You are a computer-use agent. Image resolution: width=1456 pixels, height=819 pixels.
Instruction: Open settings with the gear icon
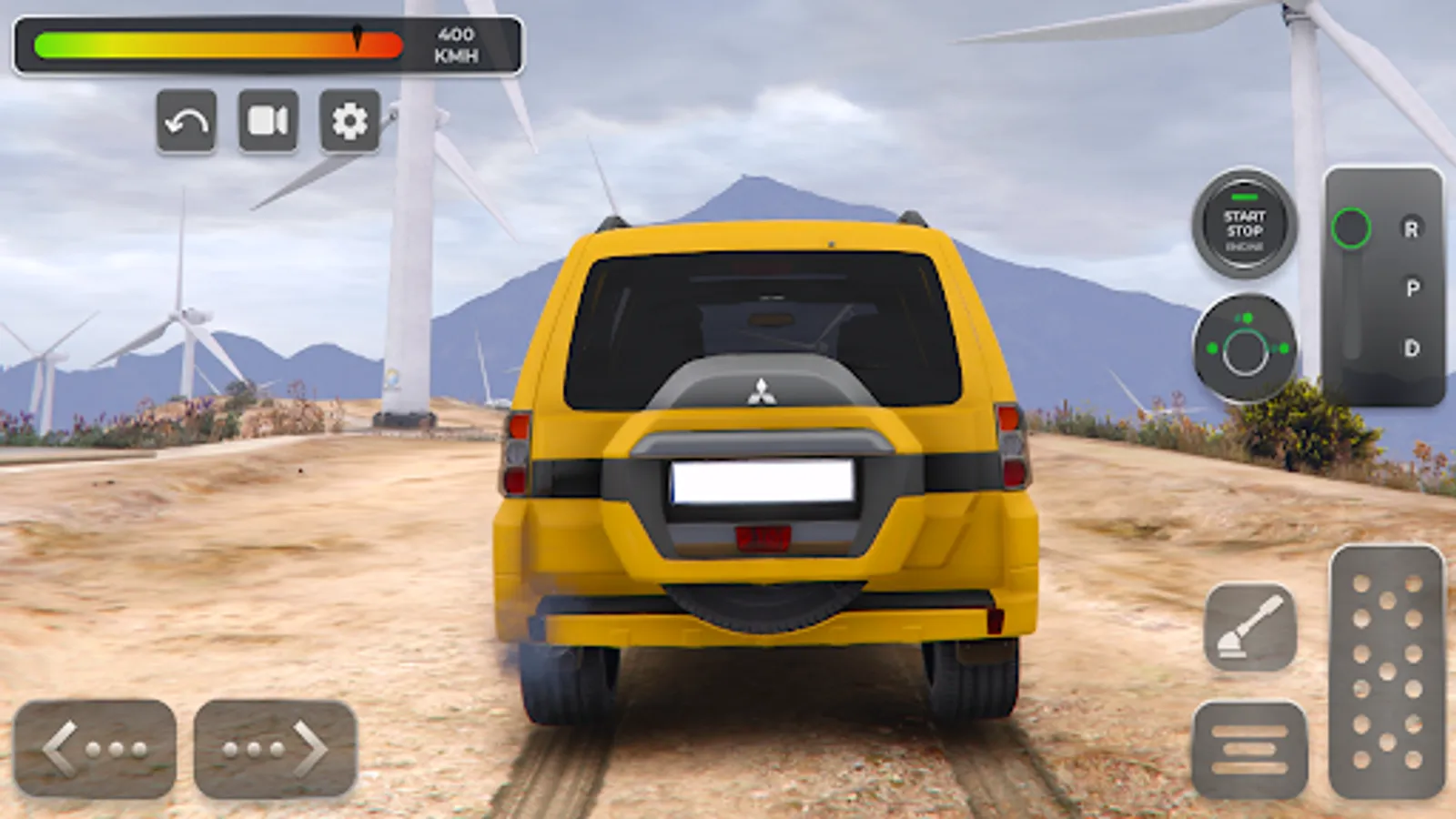point(349,121)
